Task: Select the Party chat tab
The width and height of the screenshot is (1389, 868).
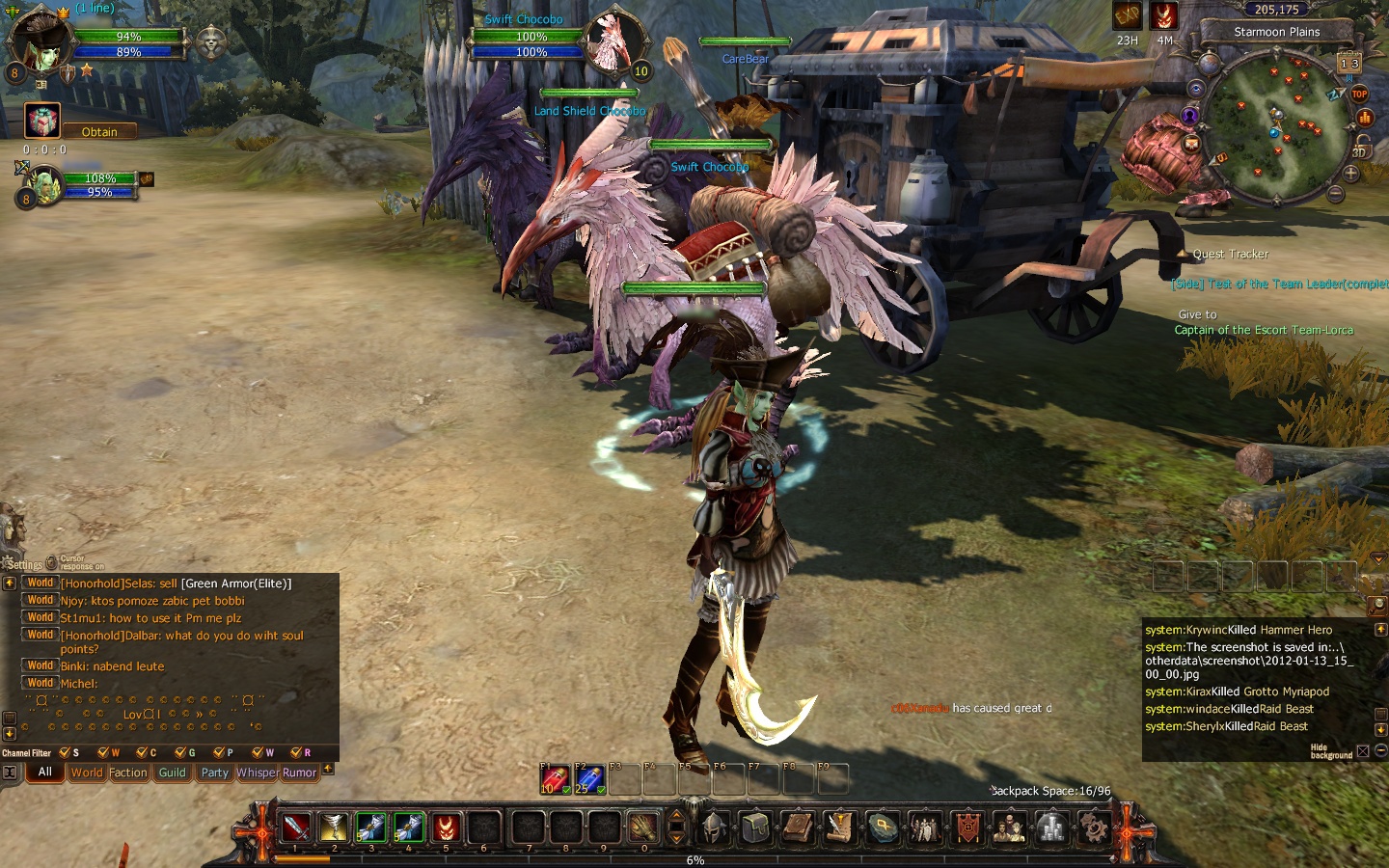Action: (x=214, y=773)
